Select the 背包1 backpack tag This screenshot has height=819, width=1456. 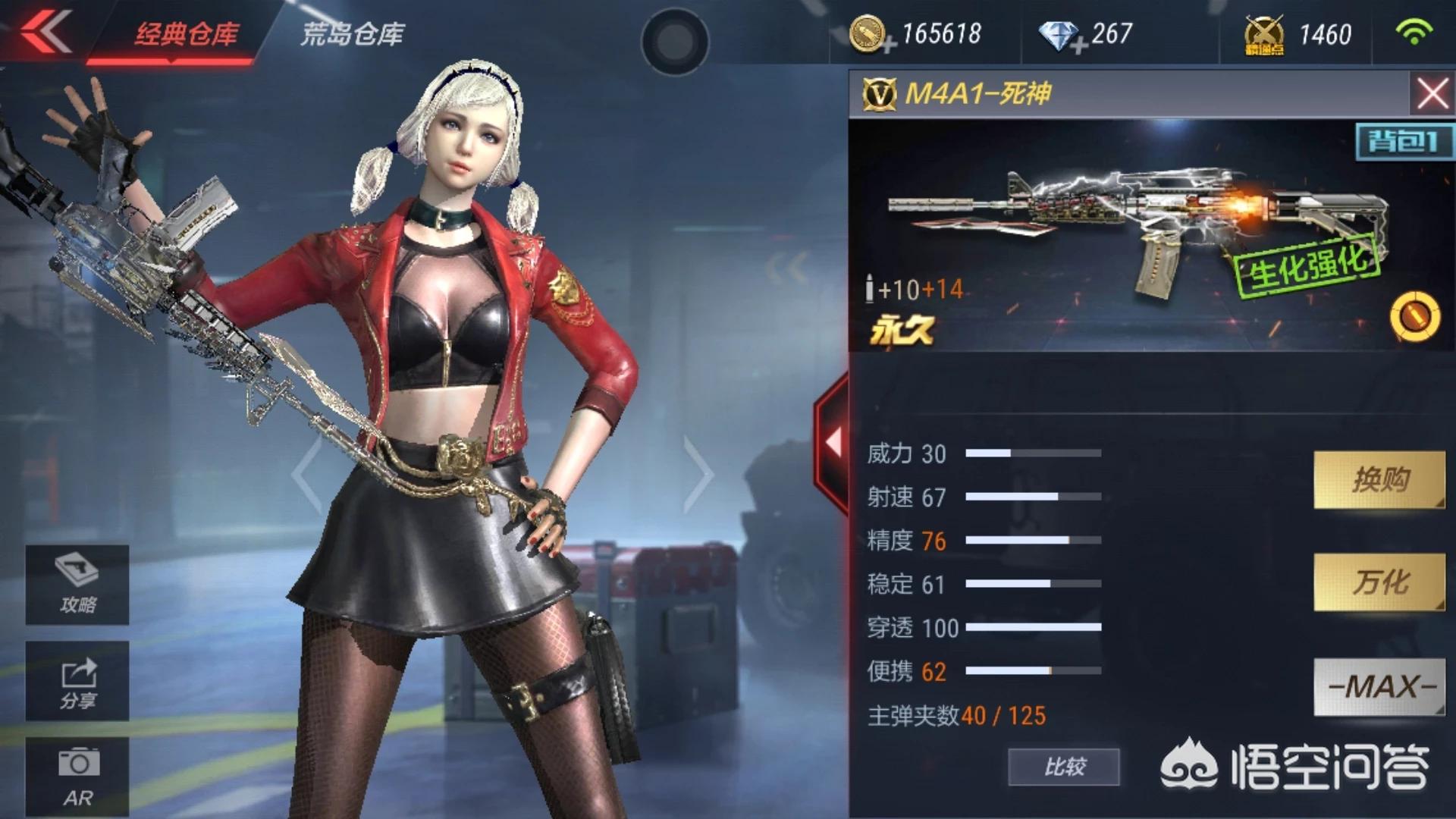tap(1403, 141)
